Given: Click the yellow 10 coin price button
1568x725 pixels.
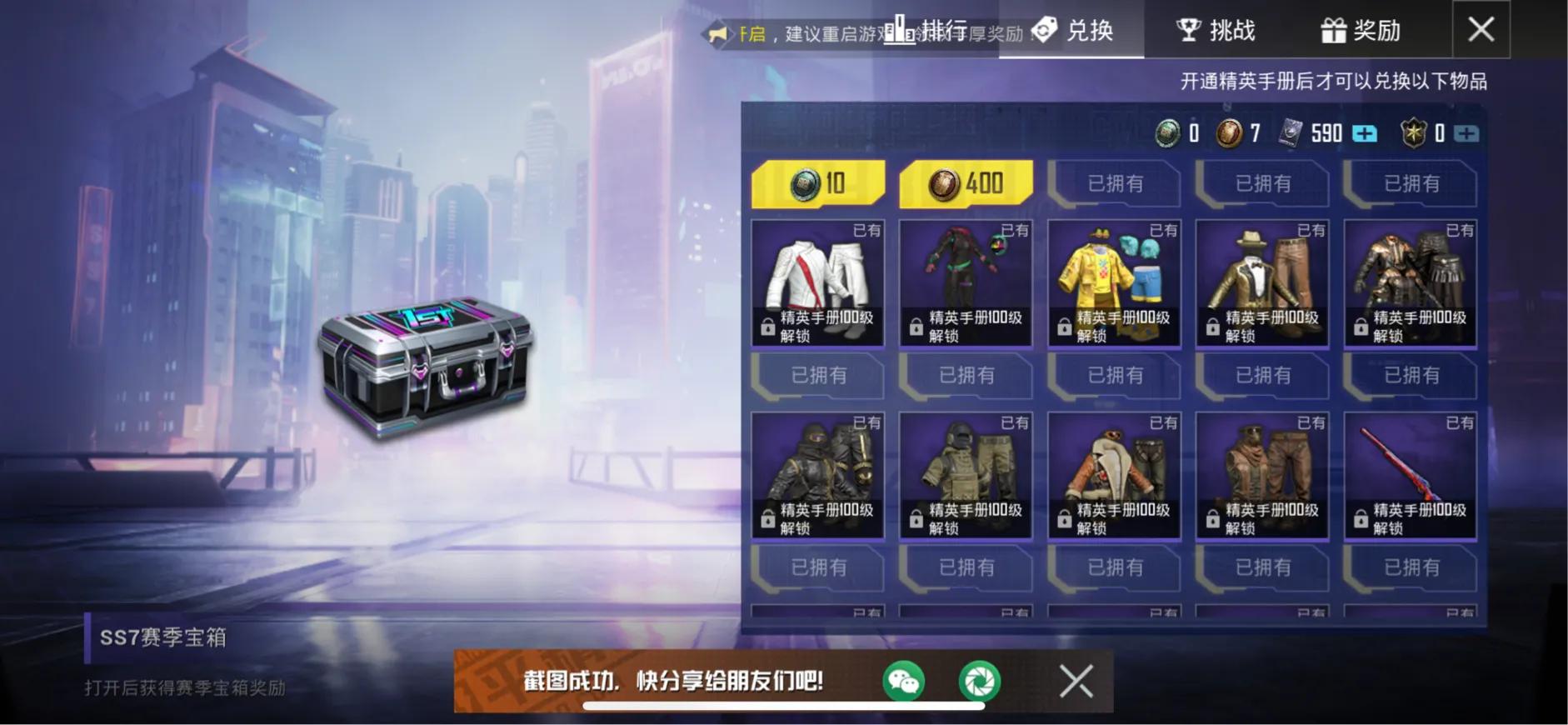Looking at the screenshot, I should click(x=817, y=182).
